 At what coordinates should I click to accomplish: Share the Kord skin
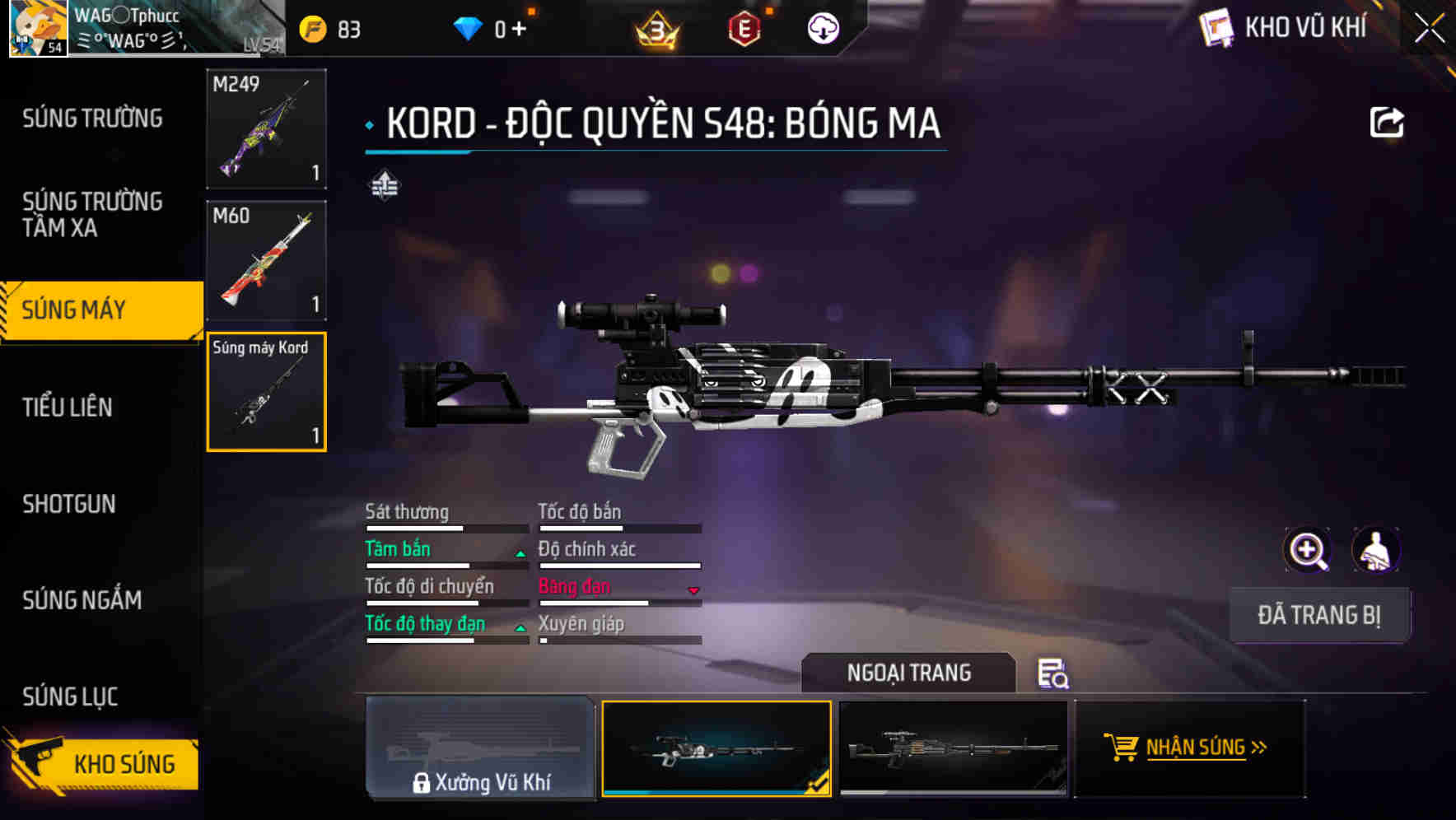pos(1386,123)
